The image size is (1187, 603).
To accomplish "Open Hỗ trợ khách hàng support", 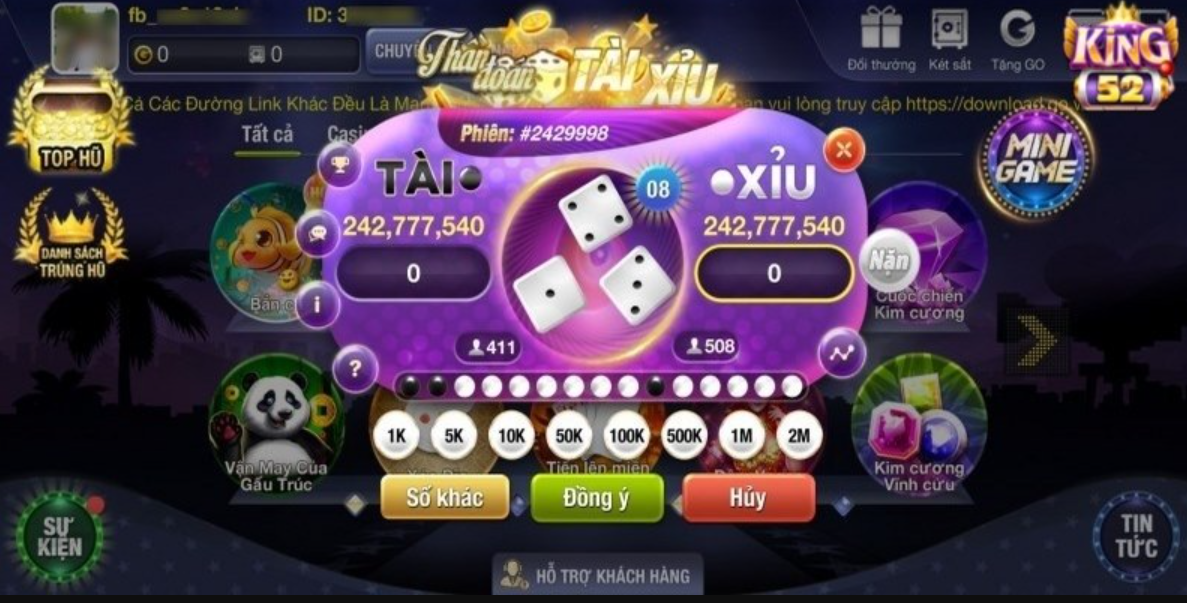I will click(x=597, y=575).
